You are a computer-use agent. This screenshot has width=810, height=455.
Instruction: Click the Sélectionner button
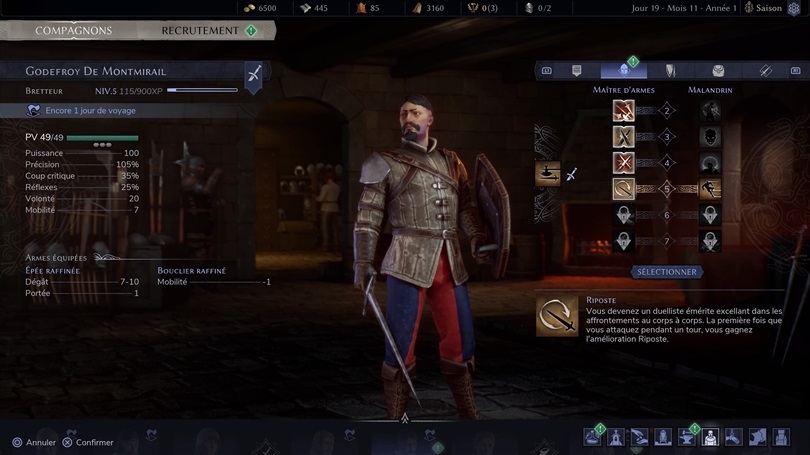pos(667,272)
